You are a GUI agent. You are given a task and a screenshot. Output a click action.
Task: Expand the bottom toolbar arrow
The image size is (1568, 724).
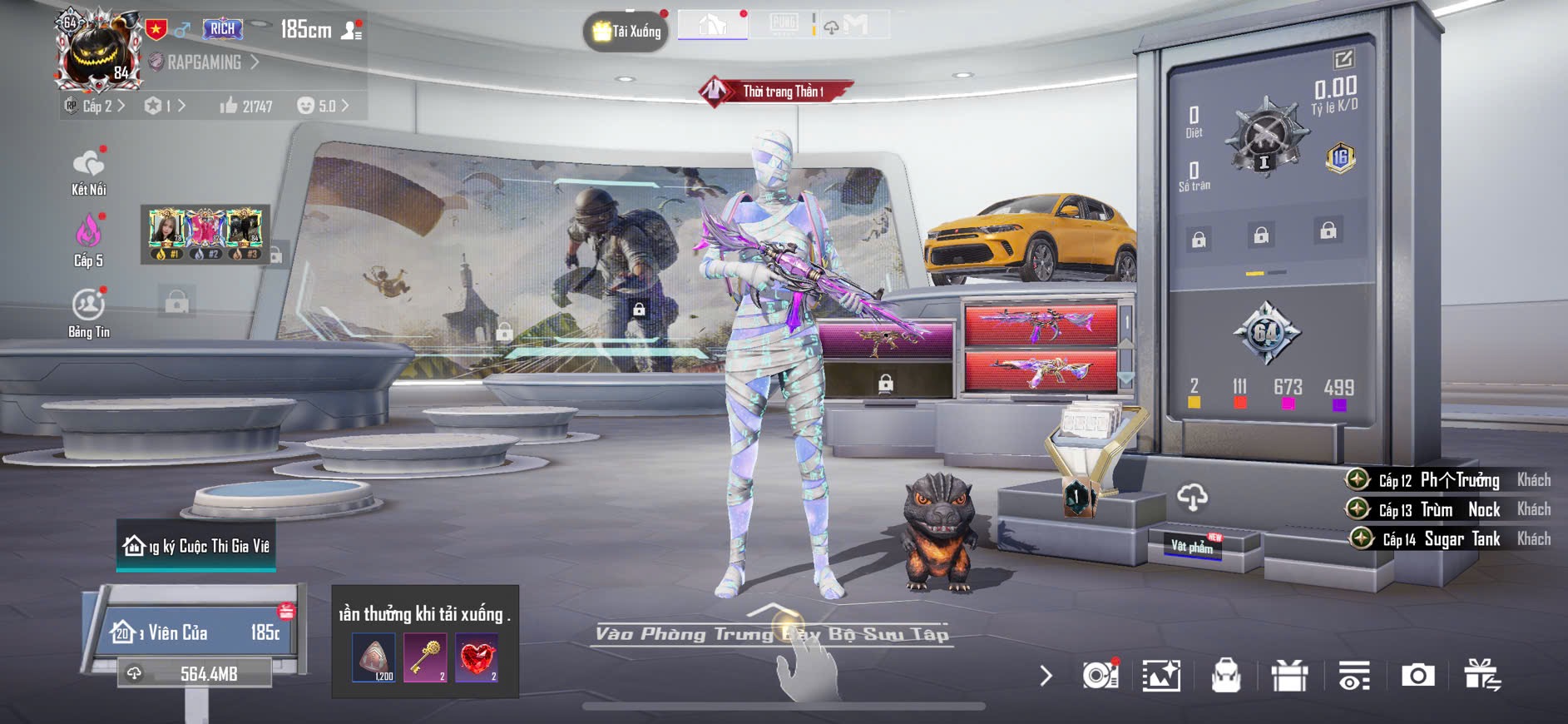(1046, 675)
